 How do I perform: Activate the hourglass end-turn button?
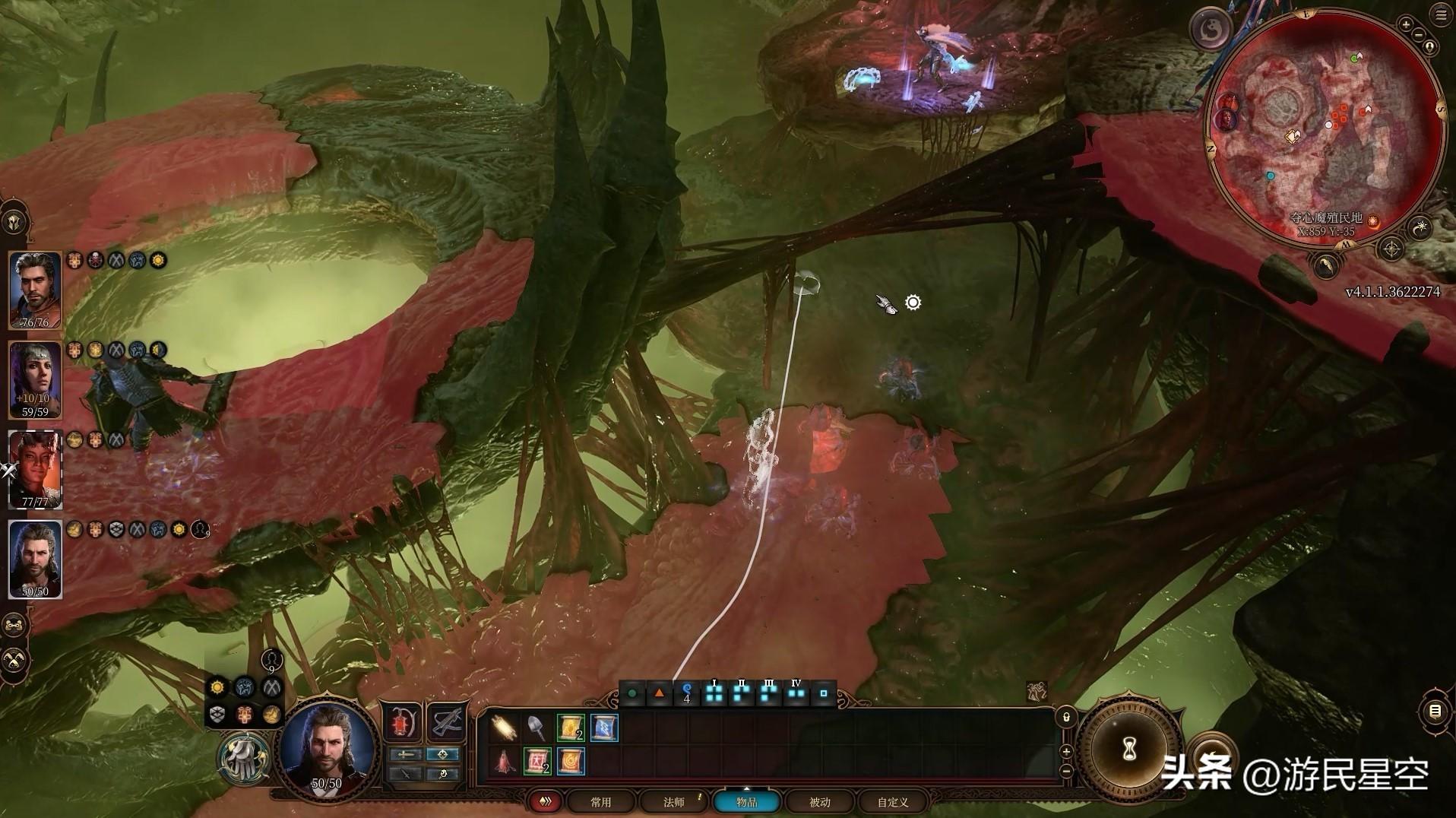pos(1129,750)
